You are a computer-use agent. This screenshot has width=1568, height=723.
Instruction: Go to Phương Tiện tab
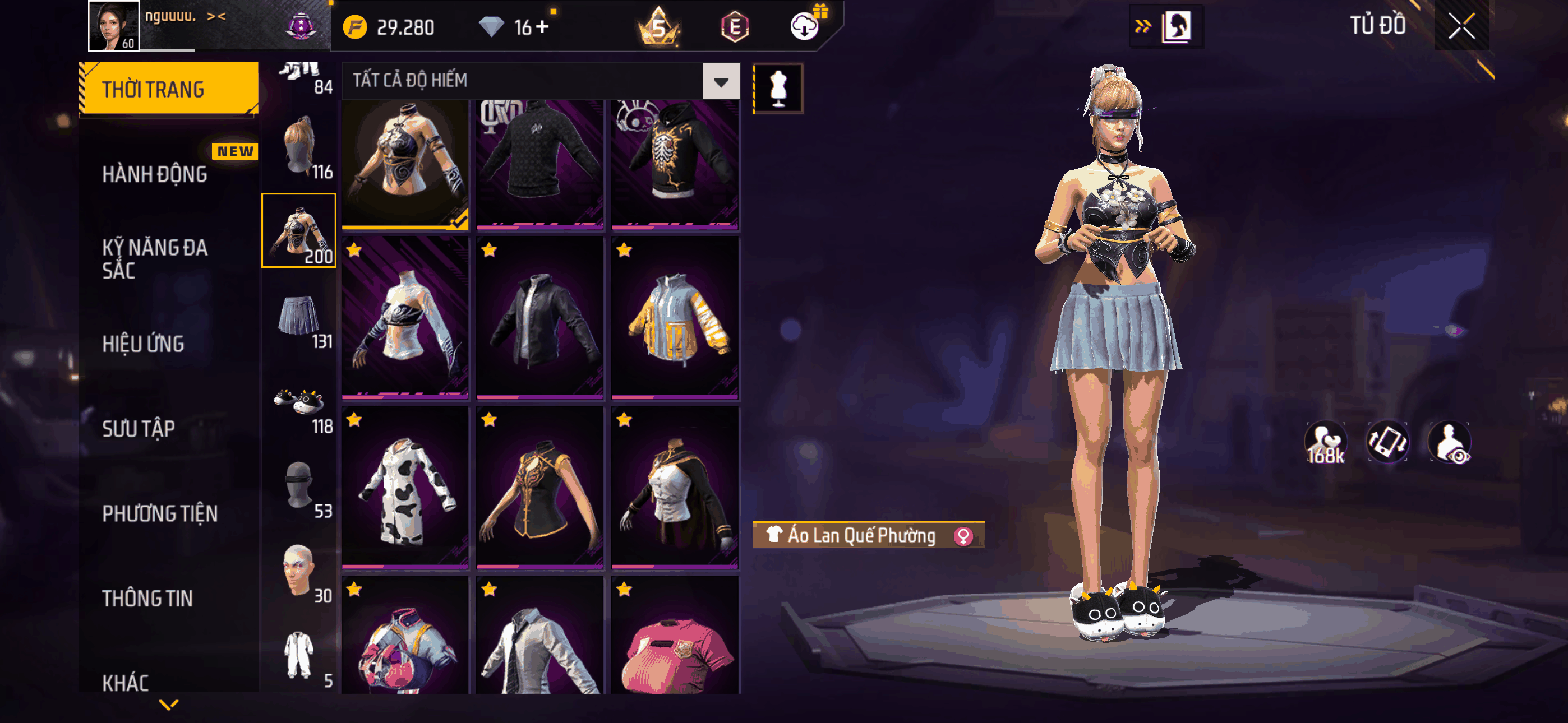coord(159,513)
